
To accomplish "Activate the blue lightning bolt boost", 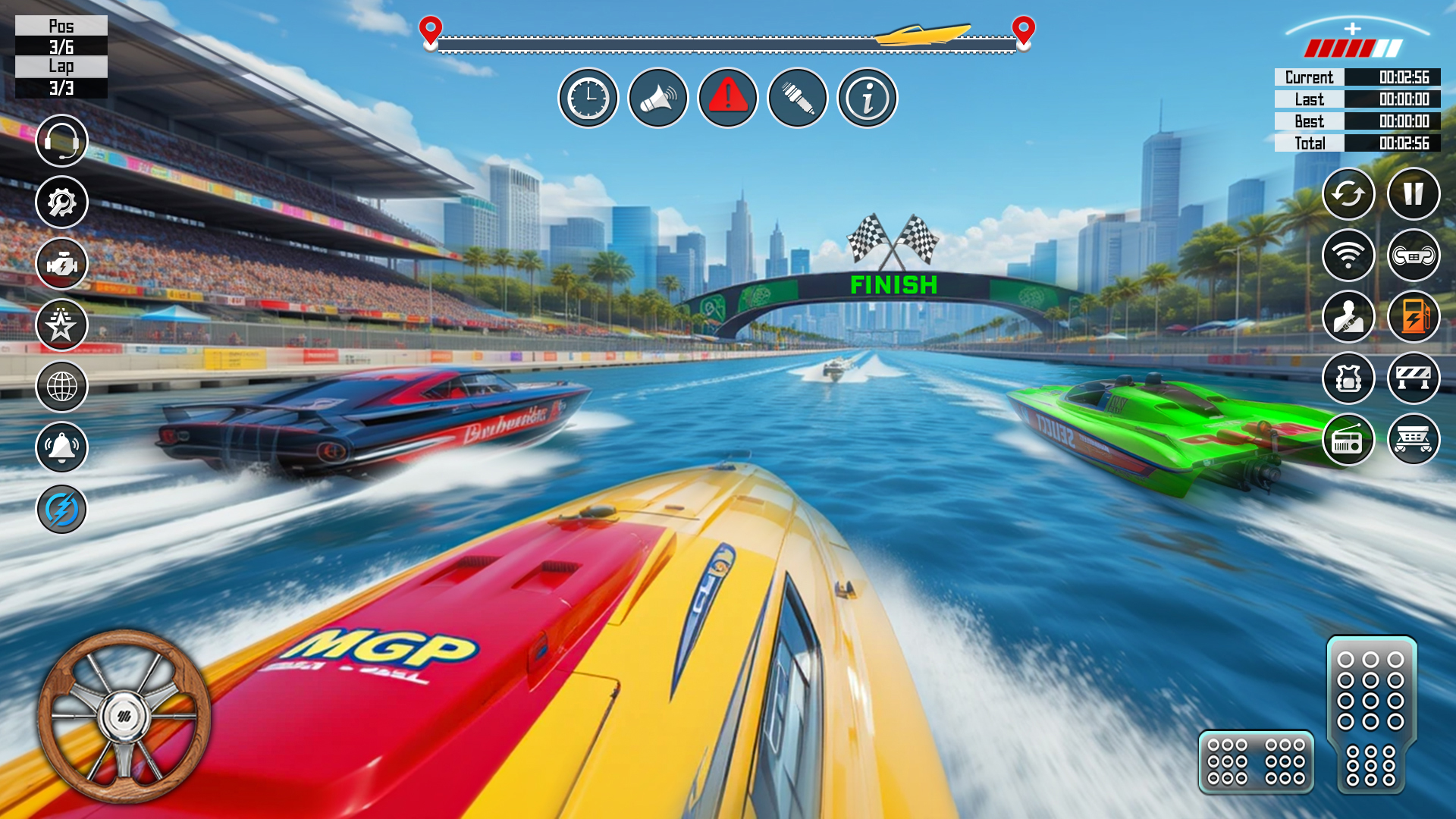I will [x=61, y=509].
